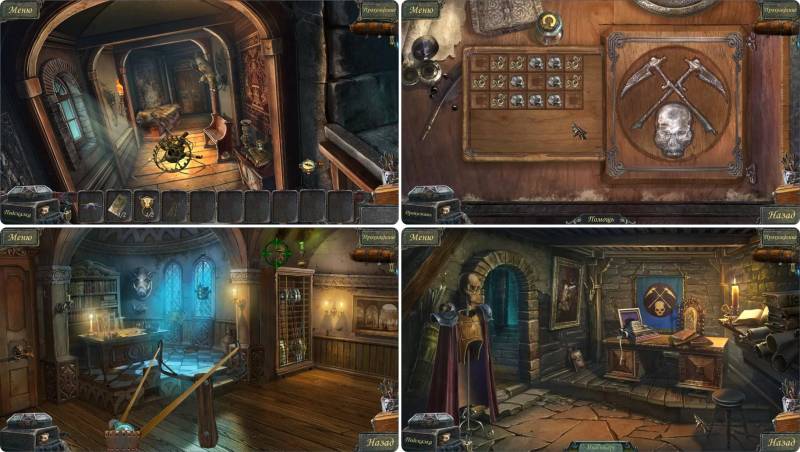Use the Подсказка hint in the hallway scene
The width and height of the screenshot is (800, 452).
pyautogui.click(x=20, y=213)
